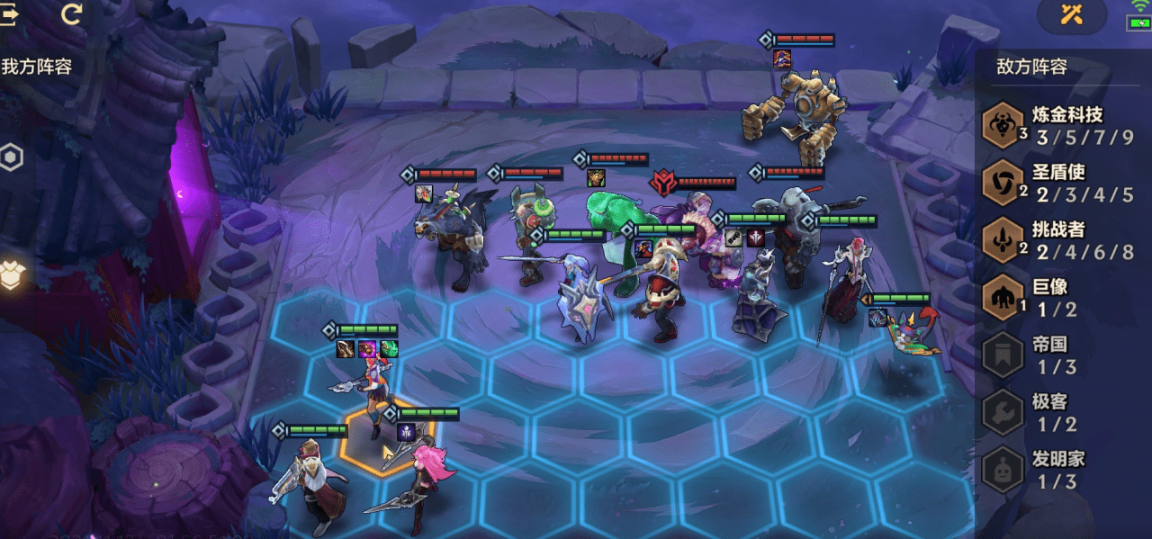Open the 极客 trait entry

pos(1060,412)
